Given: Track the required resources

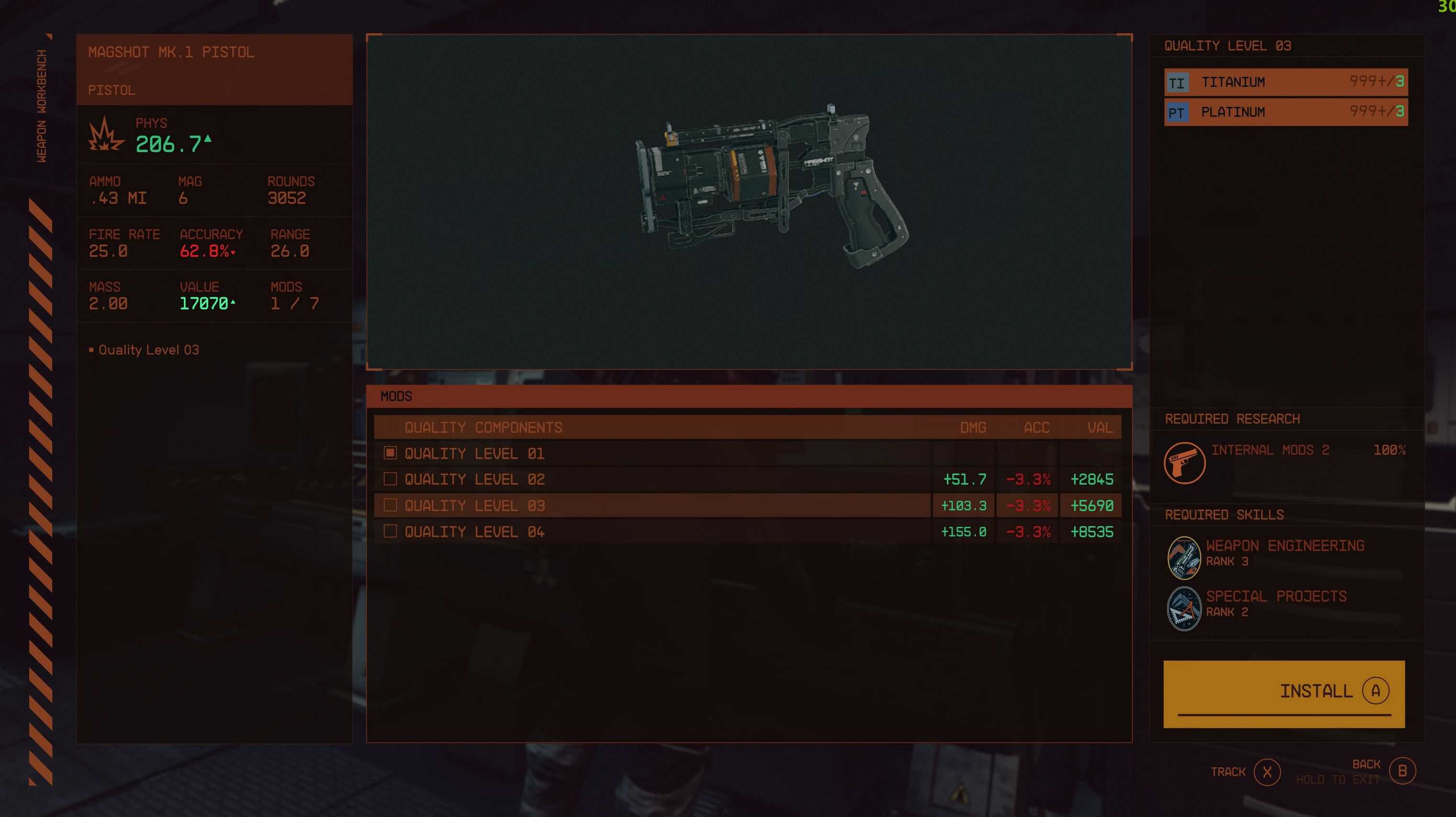Looking at the screenshot, I should tap(1266, 772).
